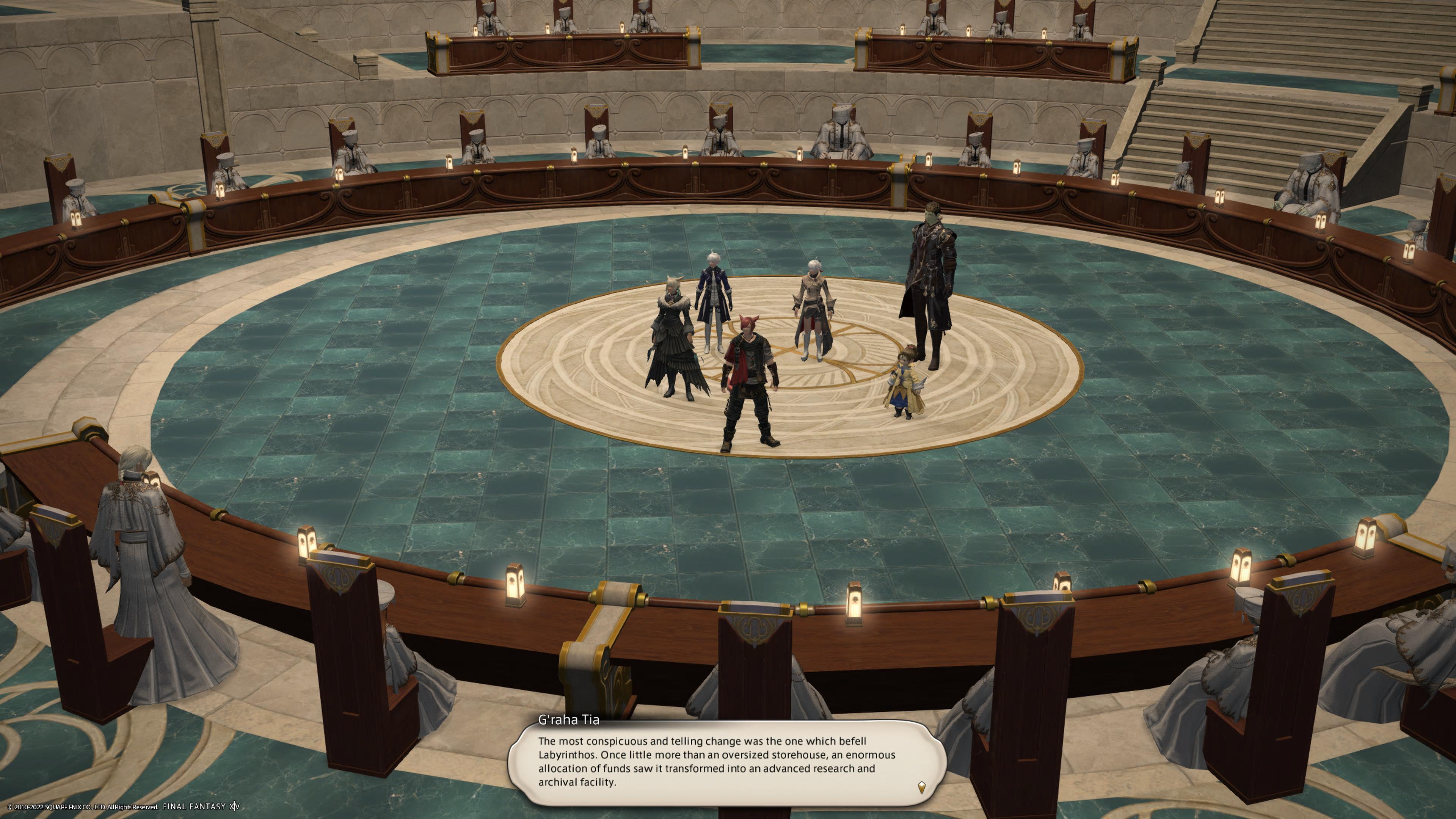Click the dialogue continue arrow indicator
1456x819 pixels.
(x=921, y=787)
